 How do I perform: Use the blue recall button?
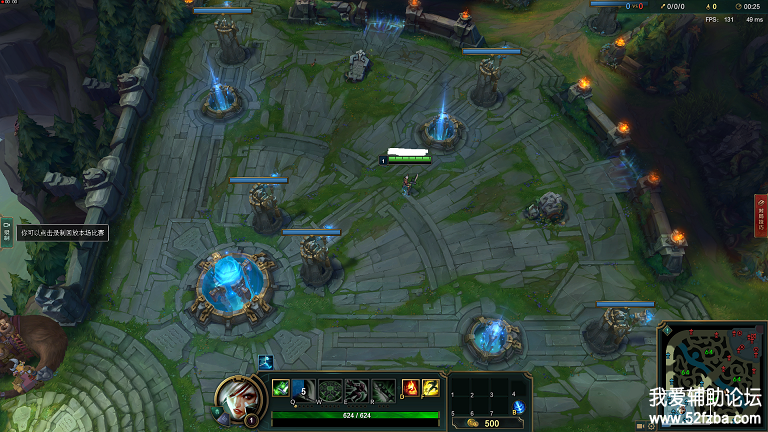[518, 405]
